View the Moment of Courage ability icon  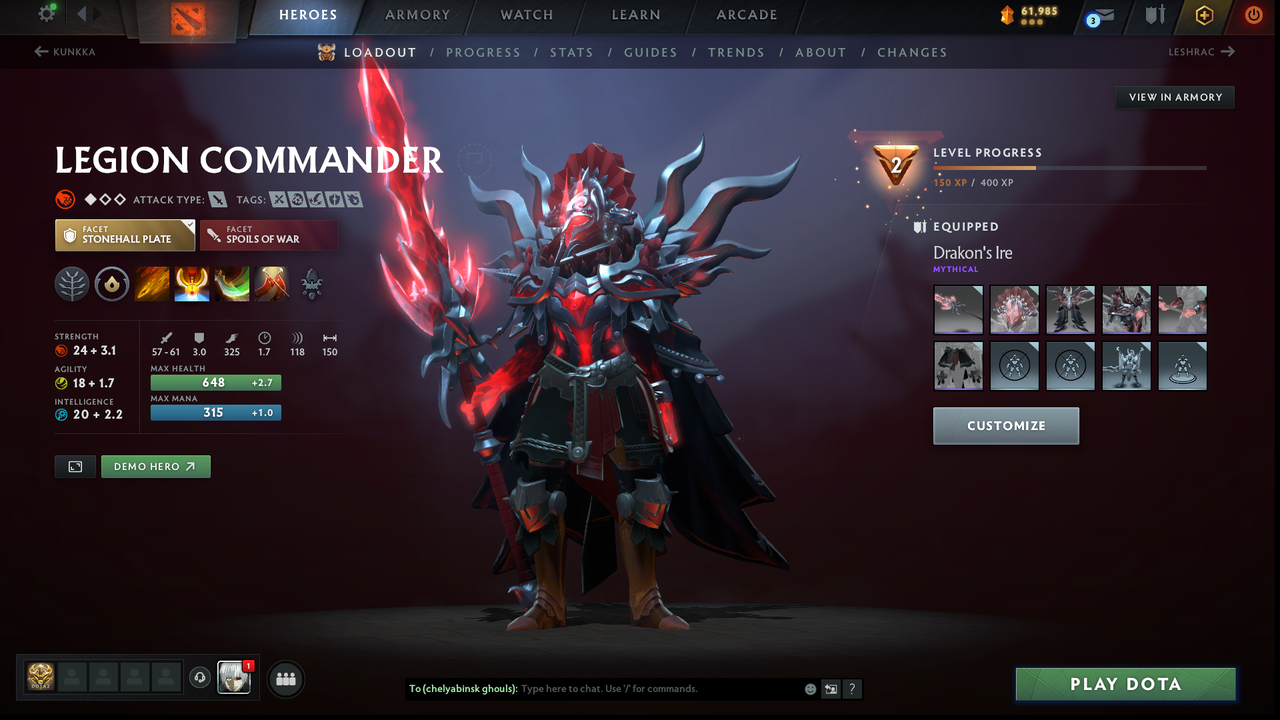tap(232, 283)
